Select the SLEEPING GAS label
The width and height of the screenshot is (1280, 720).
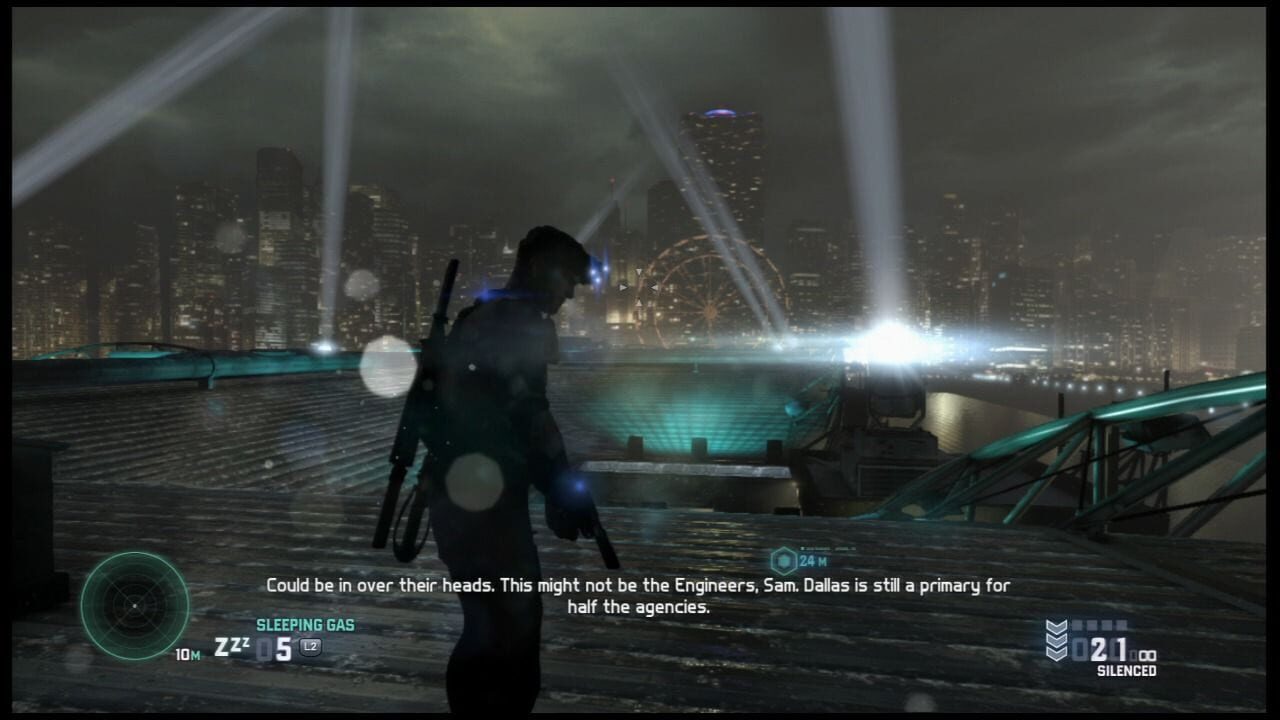point(306,623)
